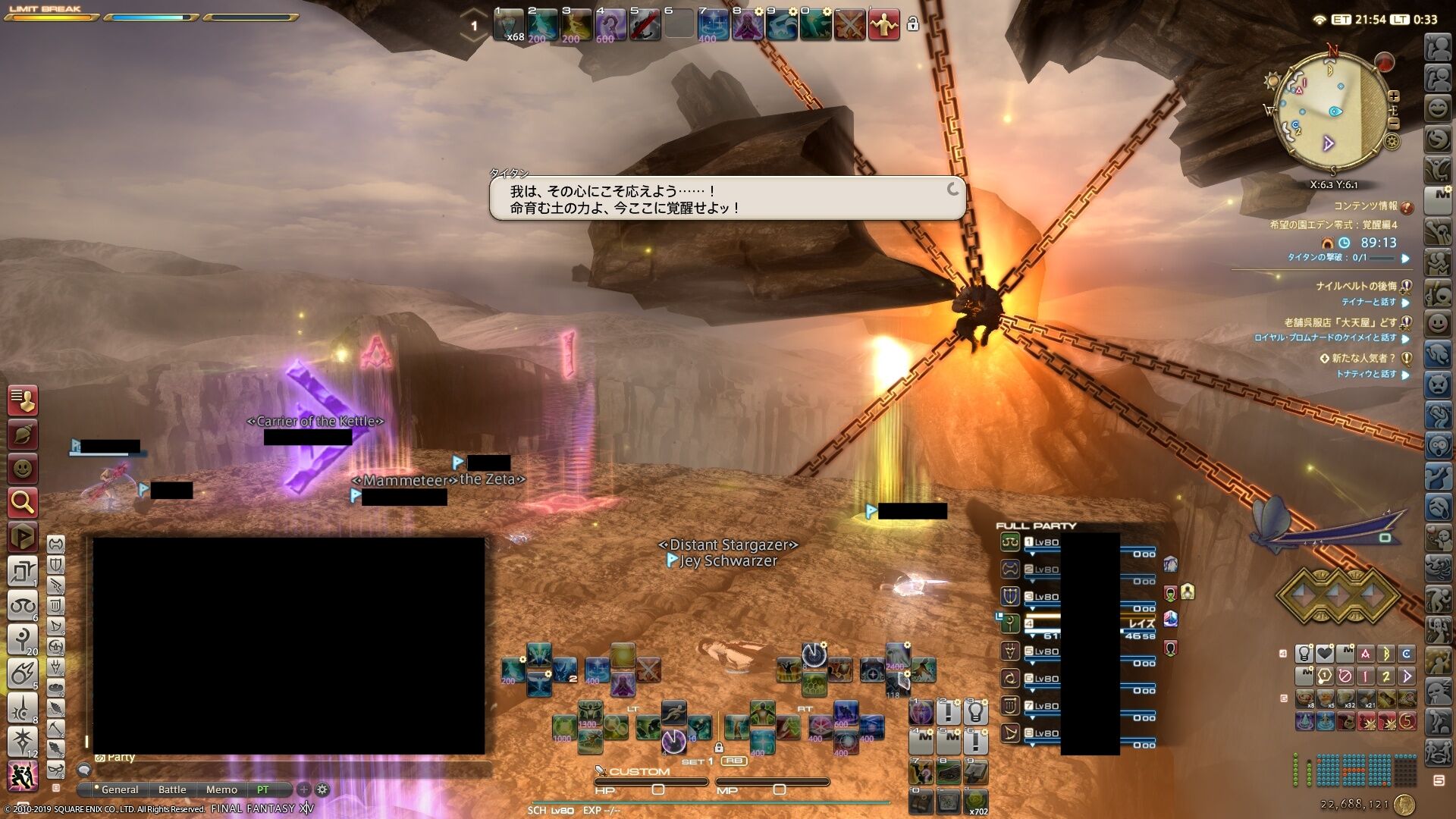Select the PT chat tab
Viewport: 1456px width, 819px height.
click(263, 789)
